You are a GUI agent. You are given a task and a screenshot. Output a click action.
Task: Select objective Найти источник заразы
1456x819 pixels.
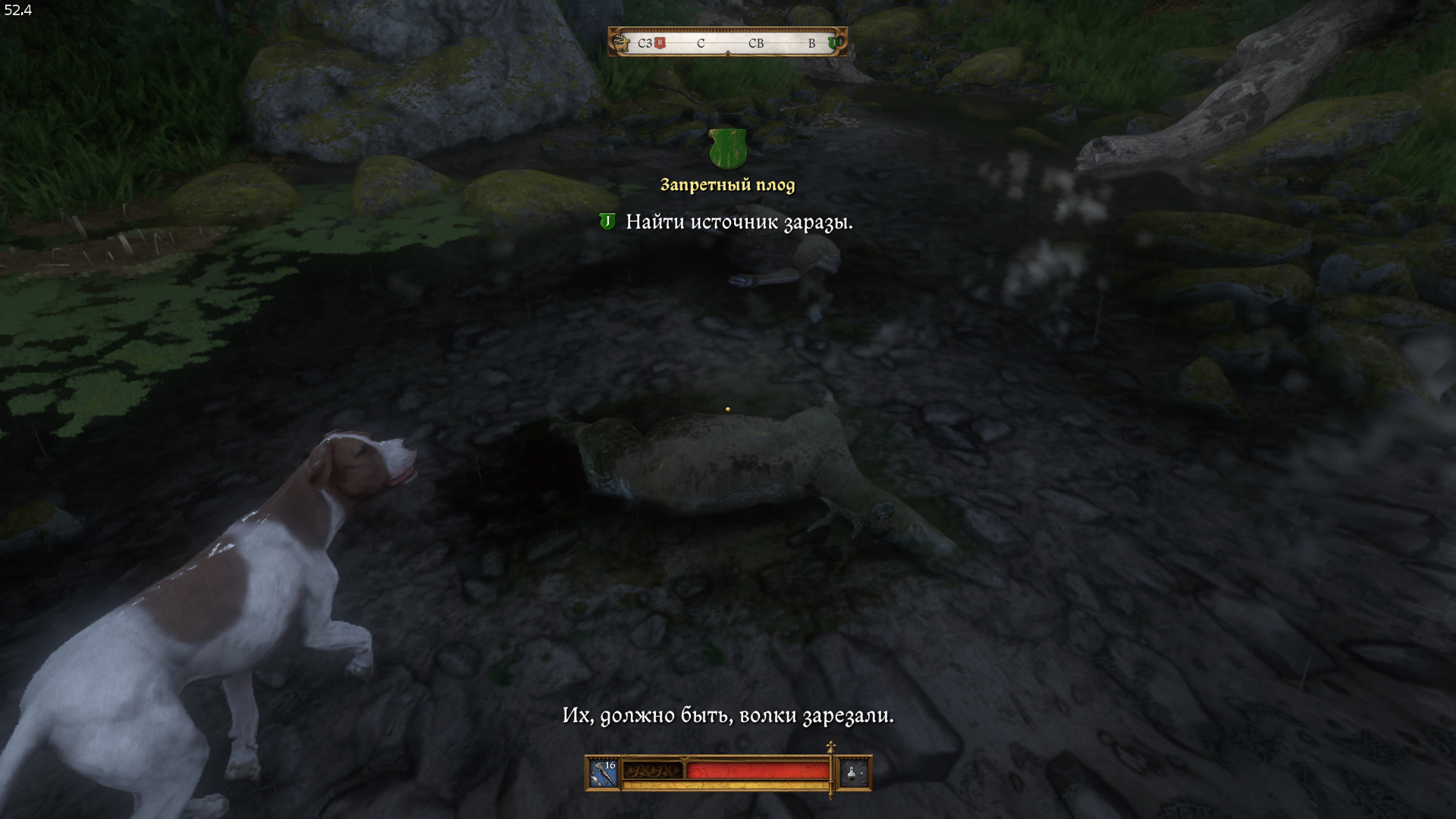coord(739,222)
